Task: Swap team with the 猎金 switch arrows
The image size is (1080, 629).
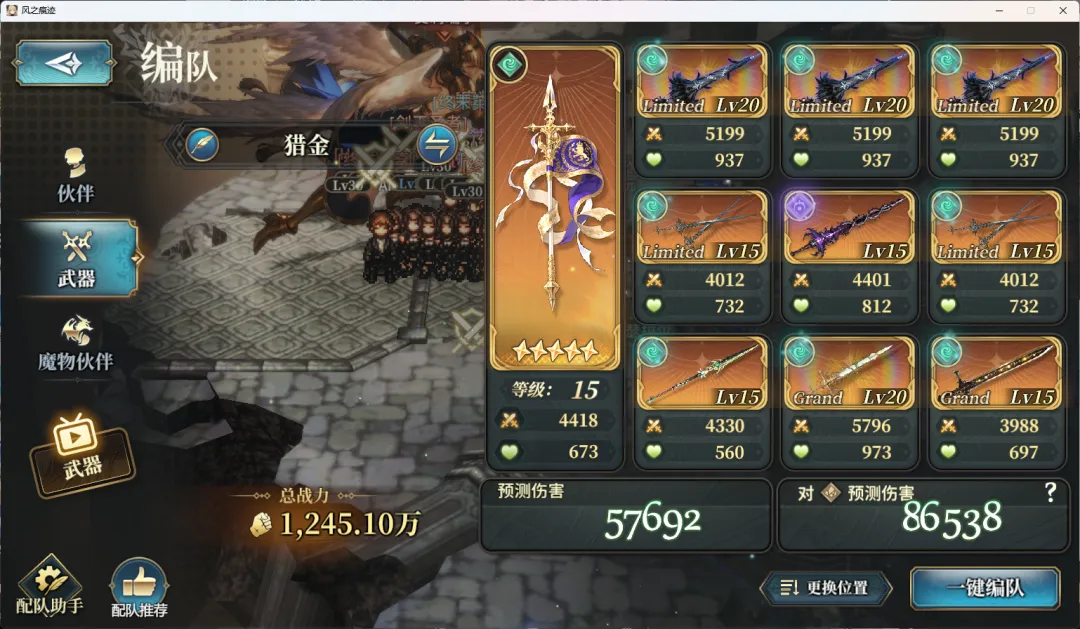Action: (x=436, y=145)
